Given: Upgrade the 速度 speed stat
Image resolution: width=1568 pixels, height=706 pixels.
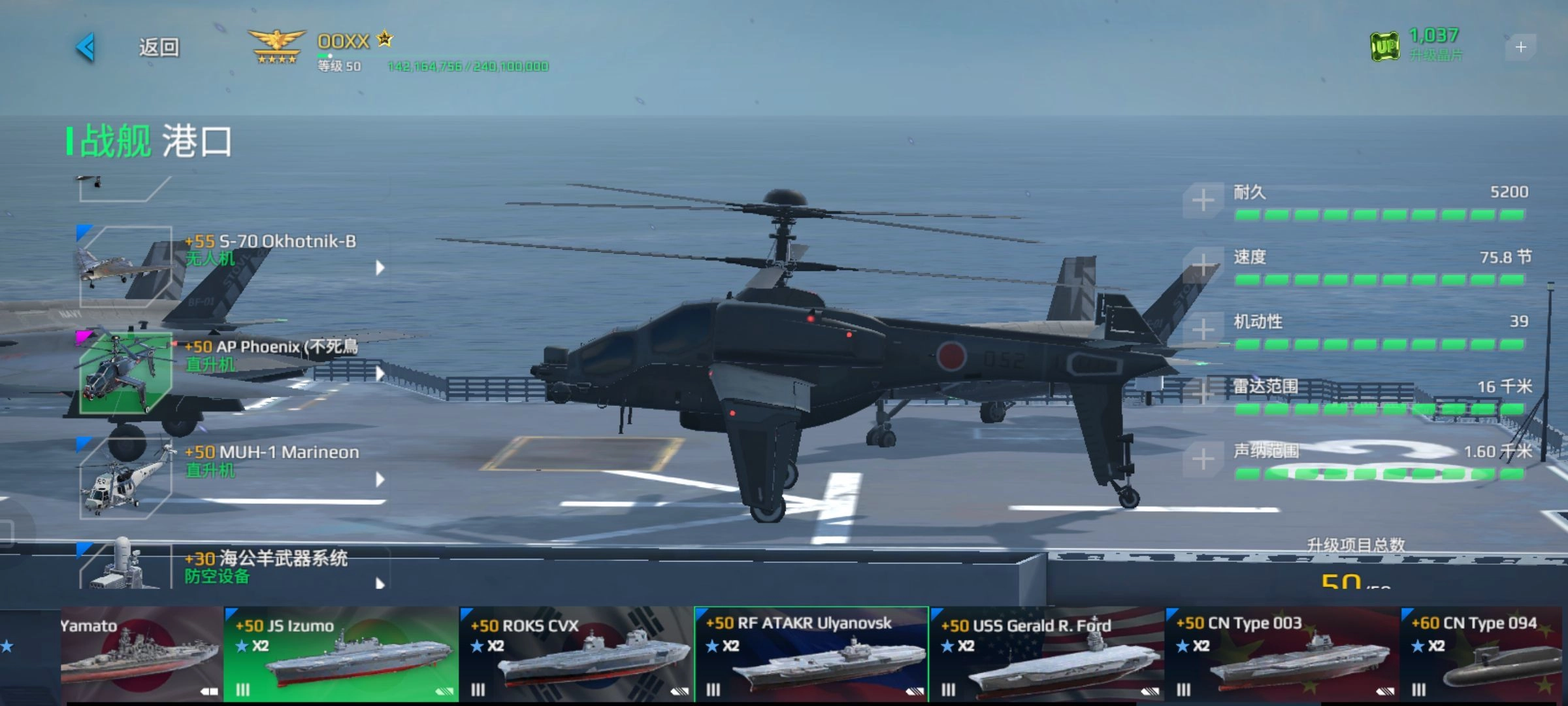Looking at the screenshot, I should [x=1203, y=265].
